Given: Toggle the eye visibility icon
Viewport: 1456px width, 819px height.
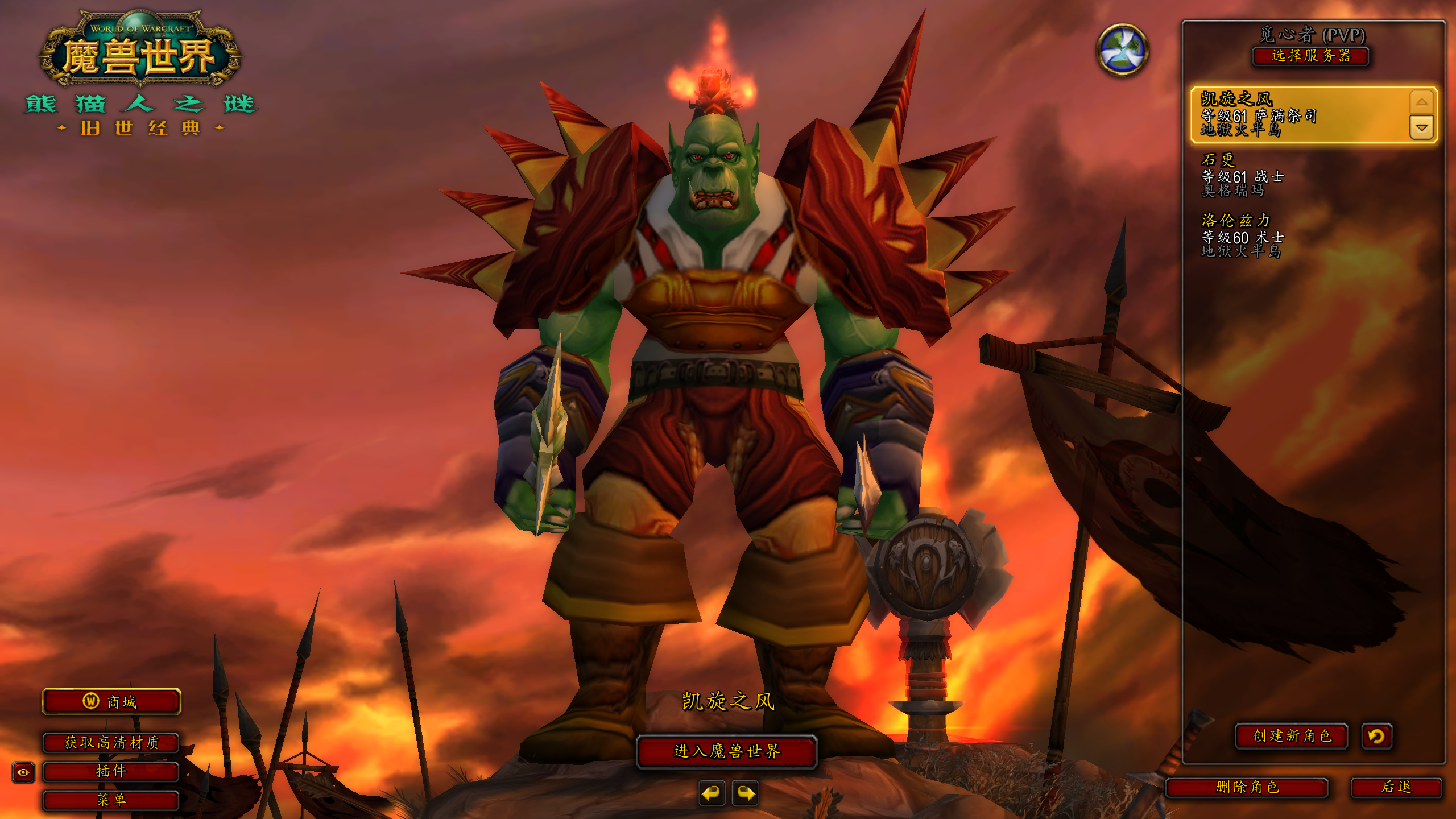Looking at the screenshot, I should tap(23, 772).
